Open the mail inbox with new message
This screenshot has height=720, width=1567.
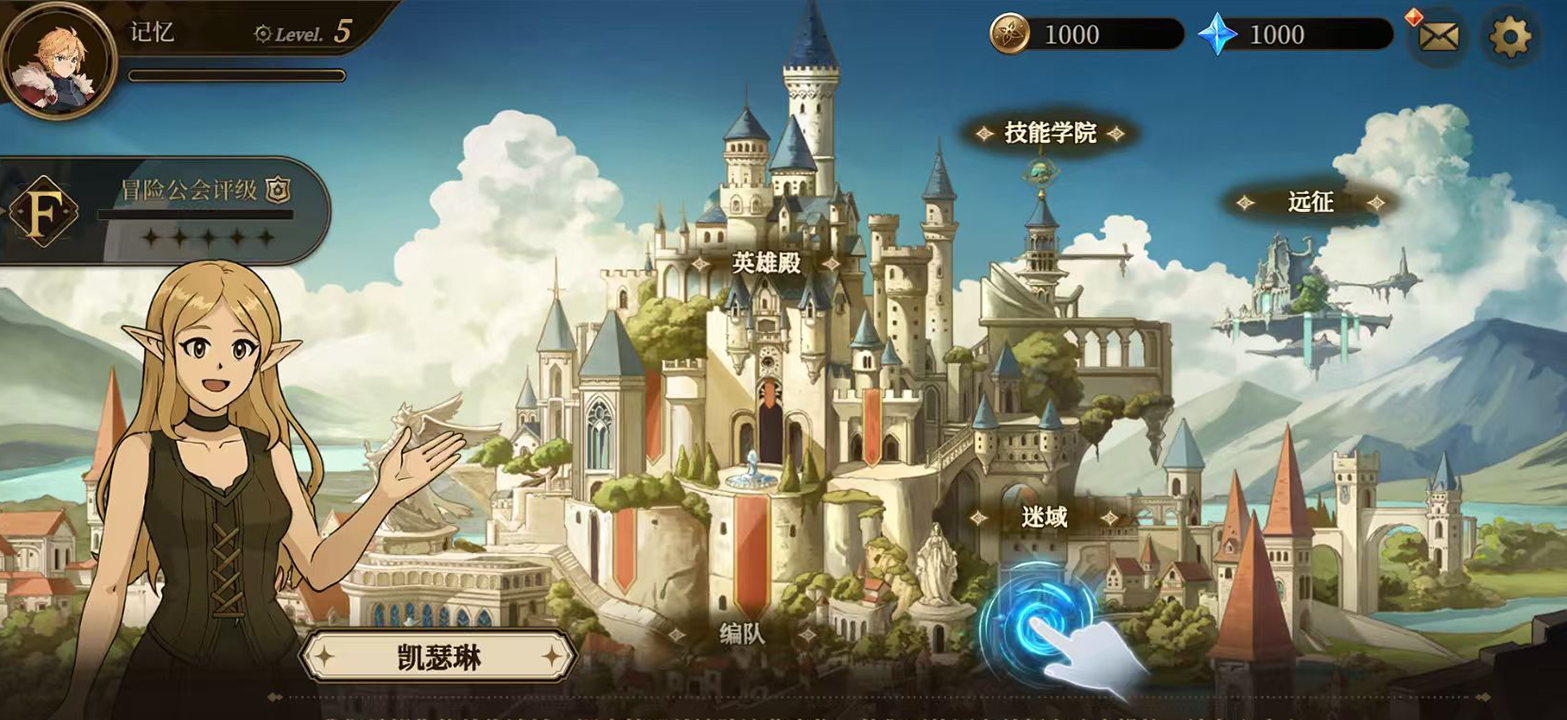pyautogui.click(x=1440, y=38)
